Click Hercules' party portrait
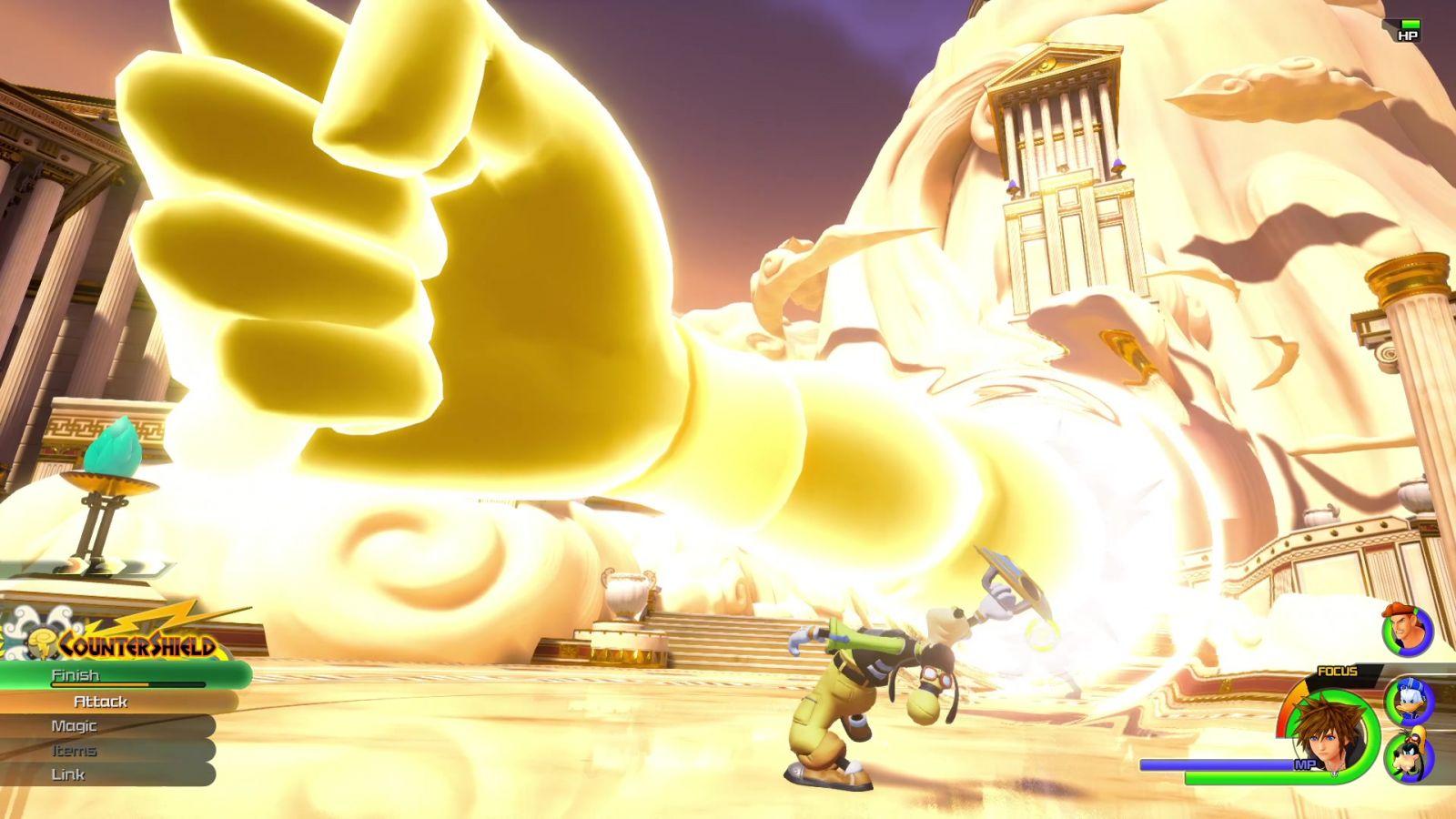1456x819 pixels. pyautogui.click(x=1407, y=630)
